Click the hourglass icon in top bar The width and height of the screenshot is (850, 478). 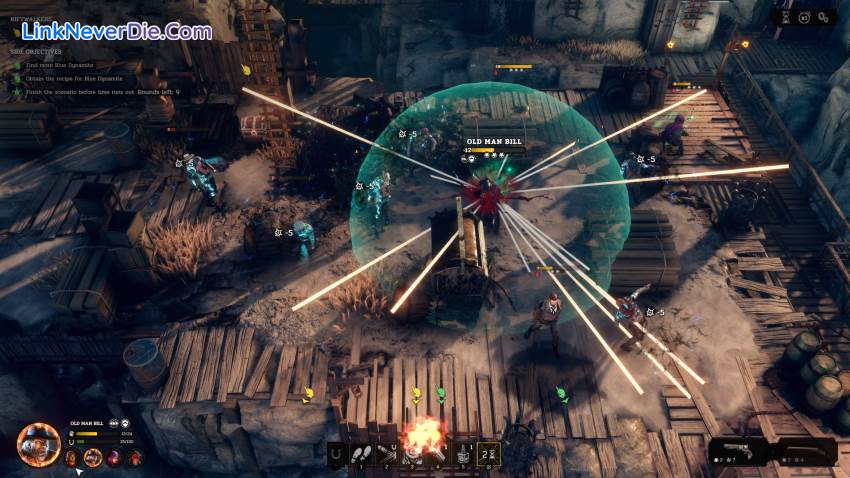click(x=785, y=17)
